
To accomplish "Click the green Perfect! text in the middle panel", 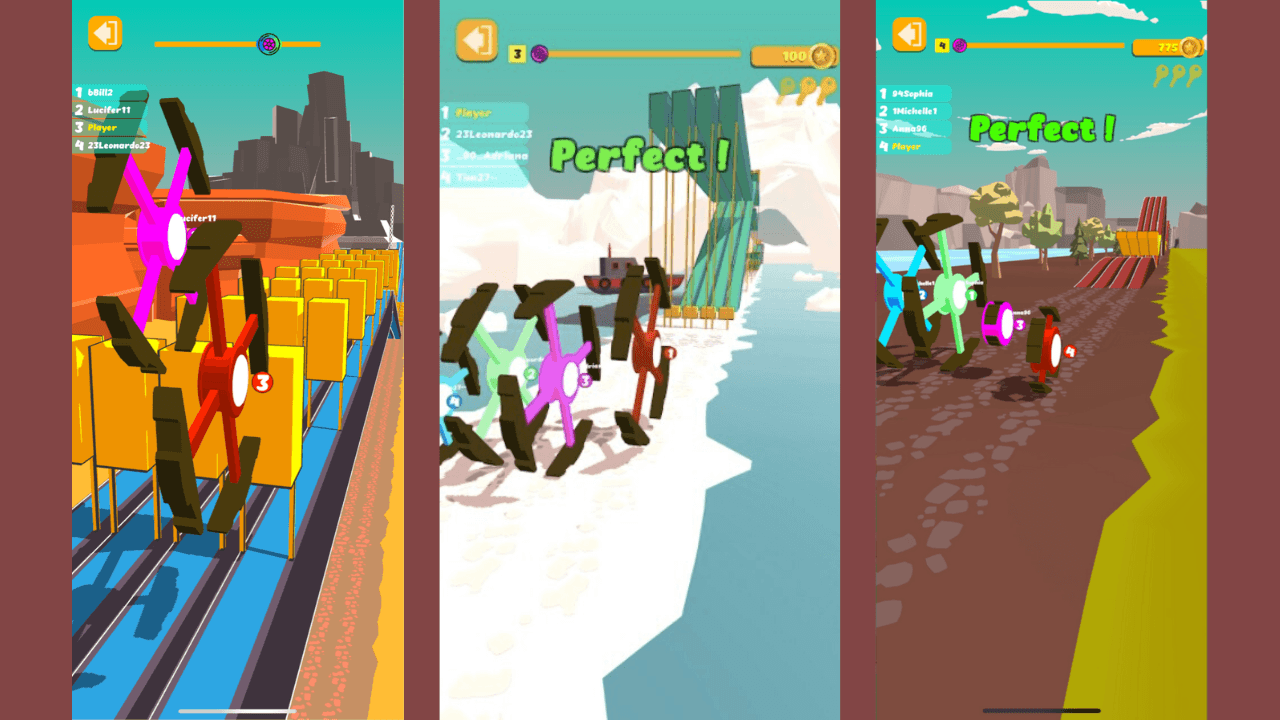I will [x=640, y=153].
